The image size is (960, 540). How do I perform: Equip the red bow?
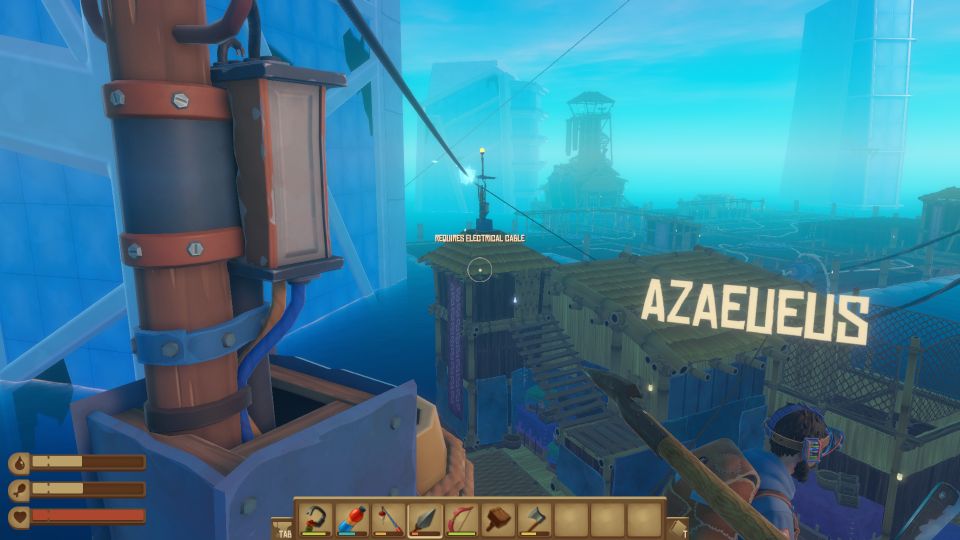[462, 519]
